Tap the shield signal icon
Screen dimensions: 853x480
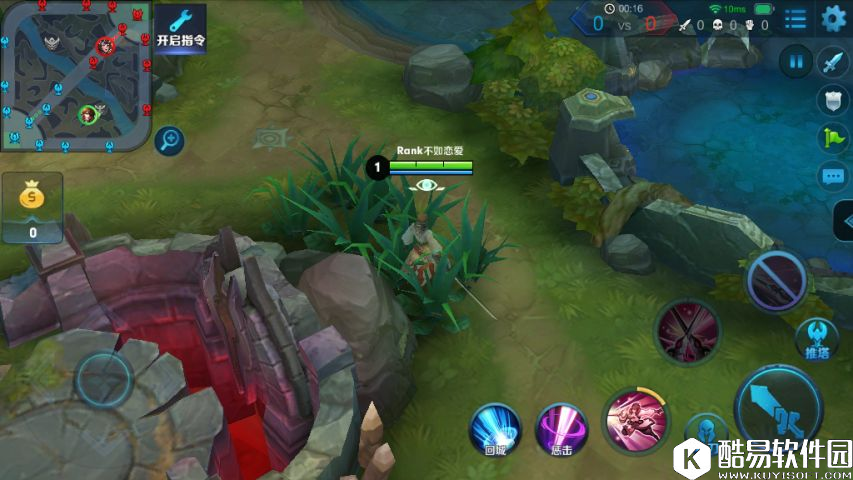coord(833,100)
